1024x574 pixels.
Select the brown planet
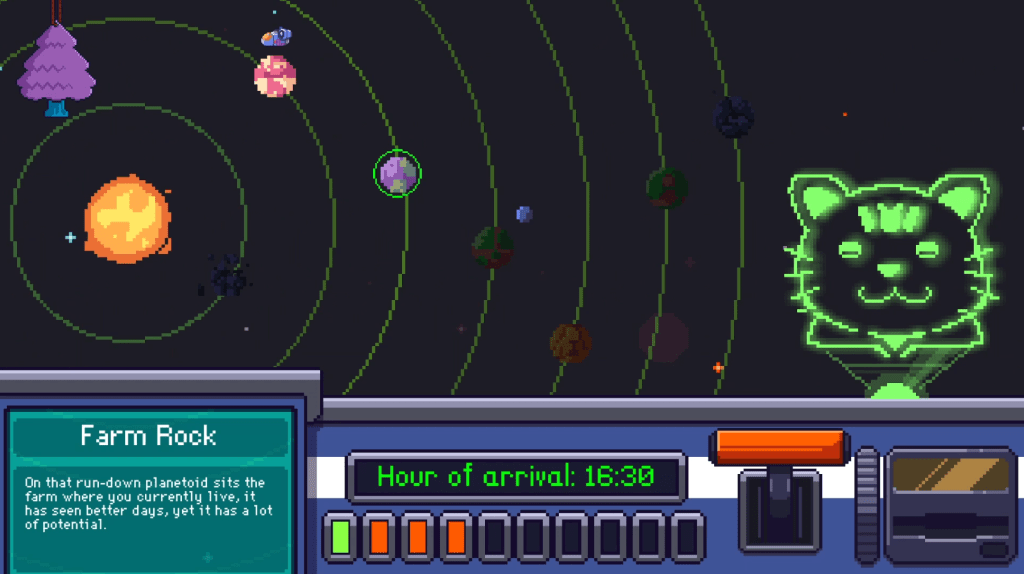tap(570, 342)
